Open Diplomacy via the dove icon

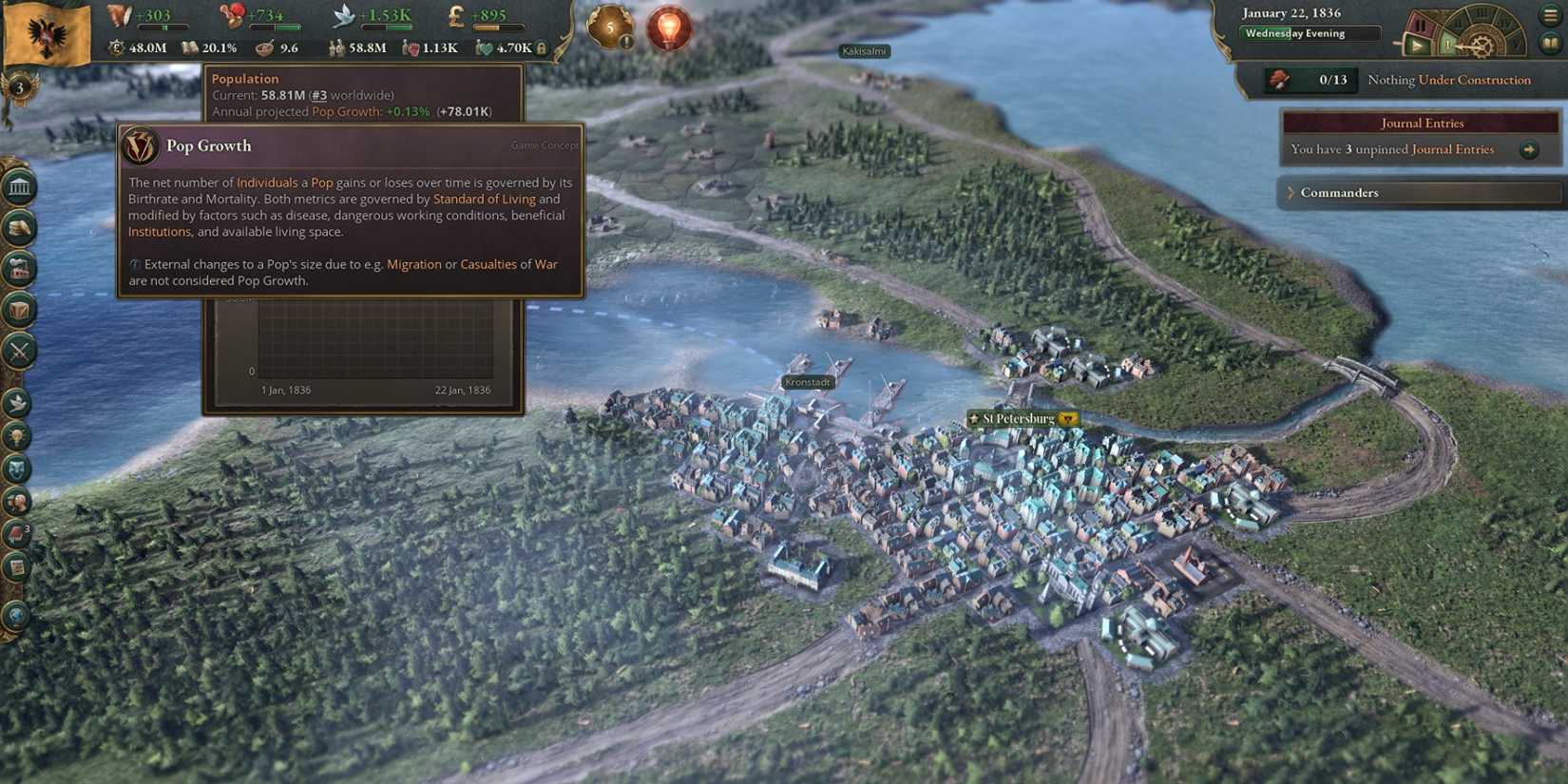17,403
